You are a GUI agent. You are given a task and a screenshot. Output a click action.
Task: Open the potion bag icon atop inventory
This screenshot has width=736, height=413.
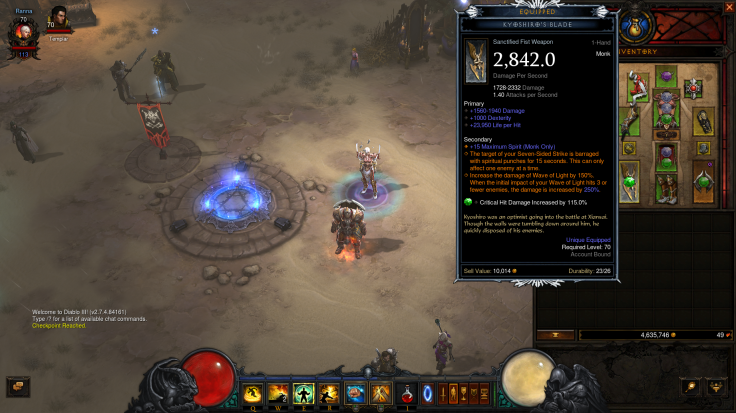(x=634, y=26)
